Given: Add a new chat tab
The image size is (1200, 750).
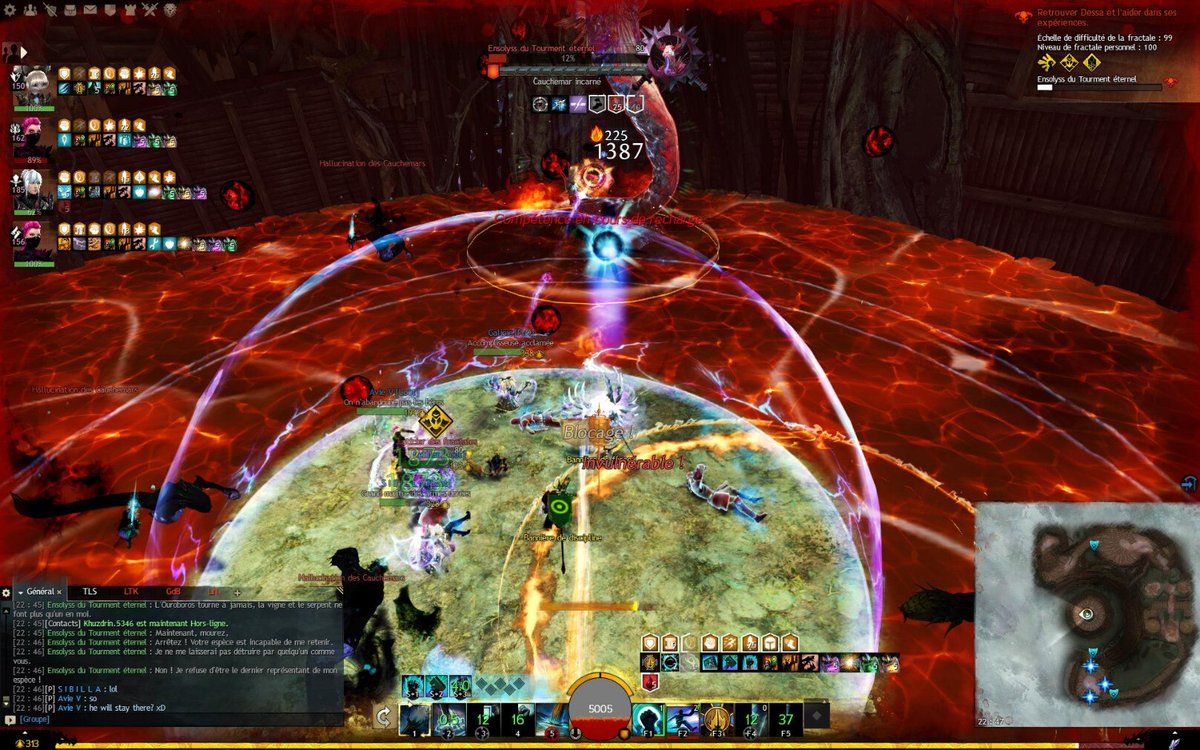Looking at the screenshot, I should 237,592.
